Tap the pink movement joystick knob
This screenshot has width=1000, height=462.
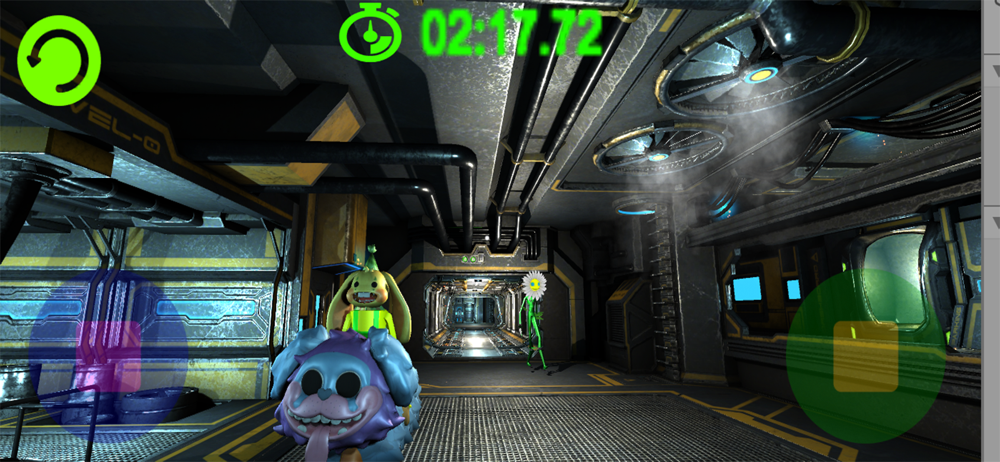click(109, 356)
